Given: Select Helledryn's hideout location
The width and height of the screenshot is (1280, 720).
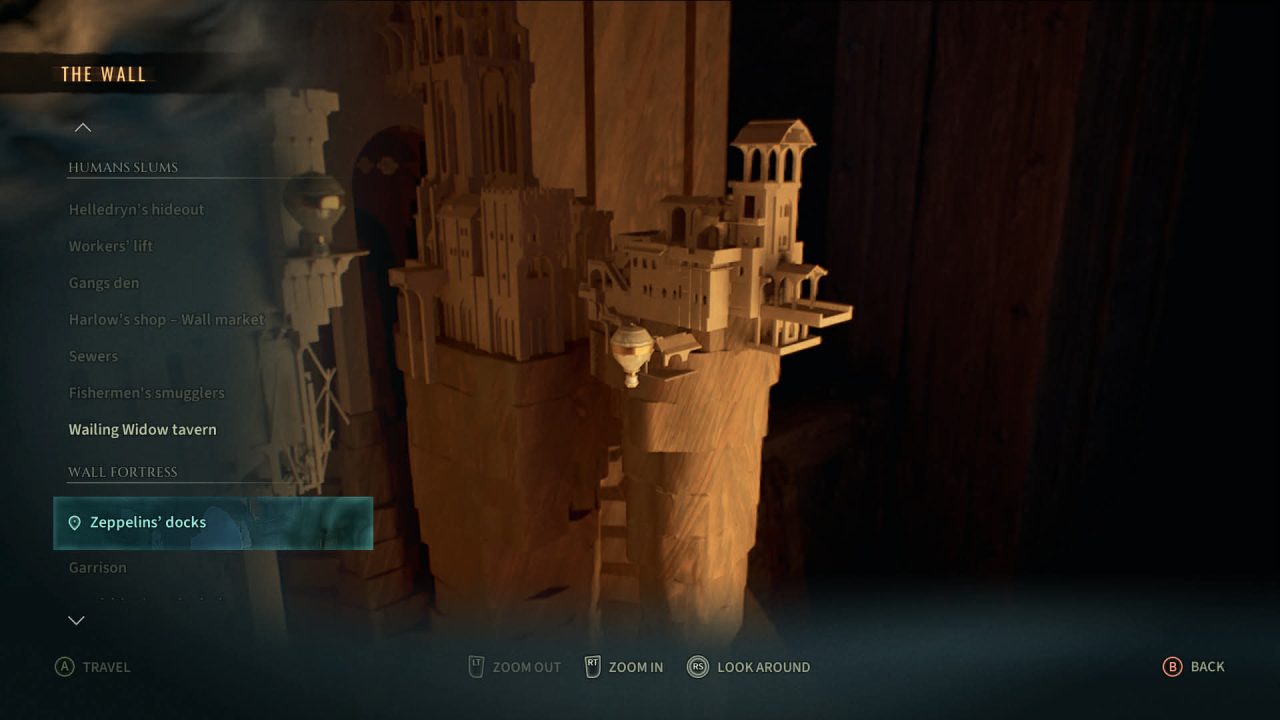Looking at the screenshot, I should pos(136,210).
